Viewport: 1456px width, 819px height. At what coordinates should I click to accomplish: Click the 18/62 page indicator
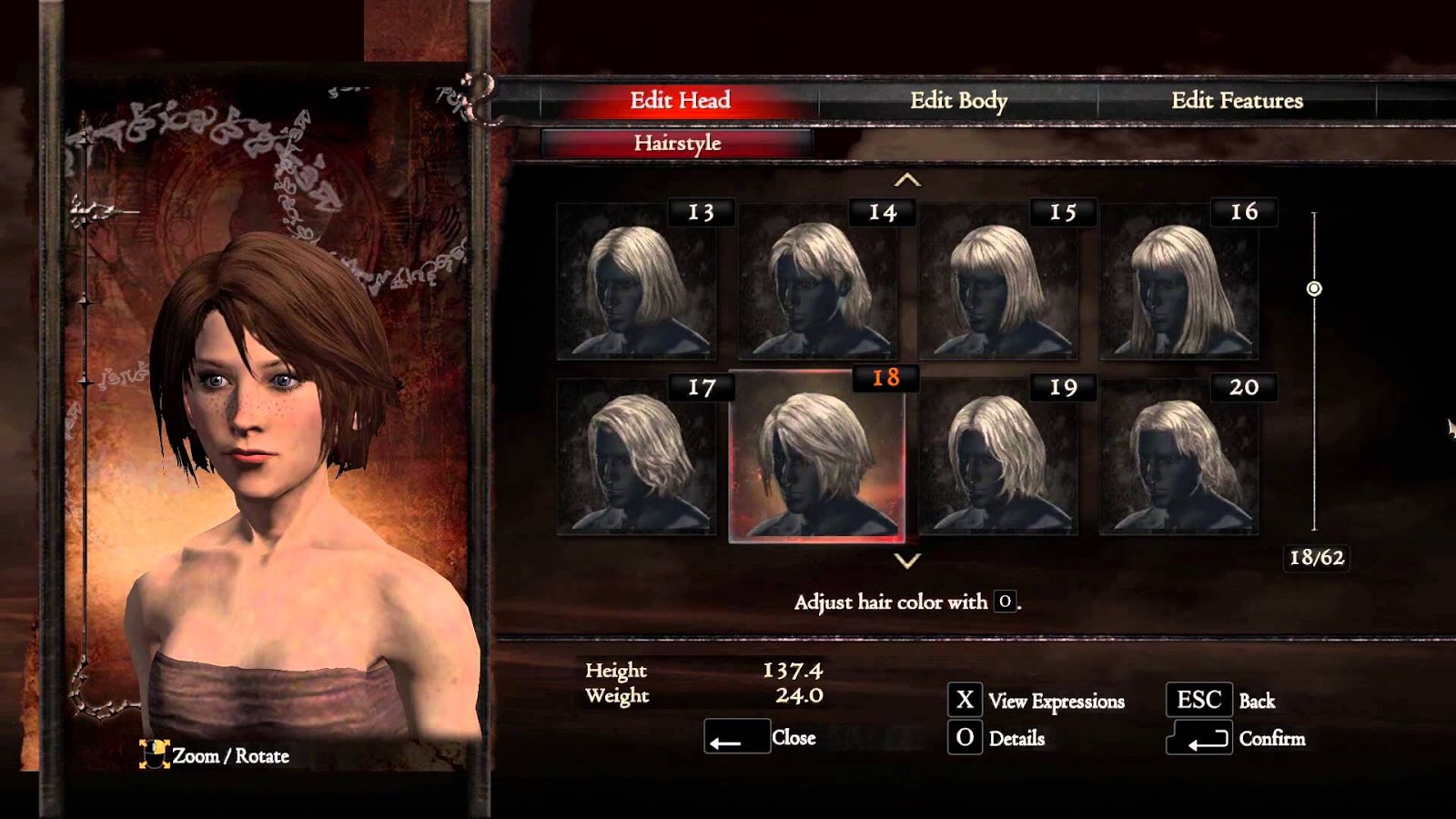point(1319,556)
